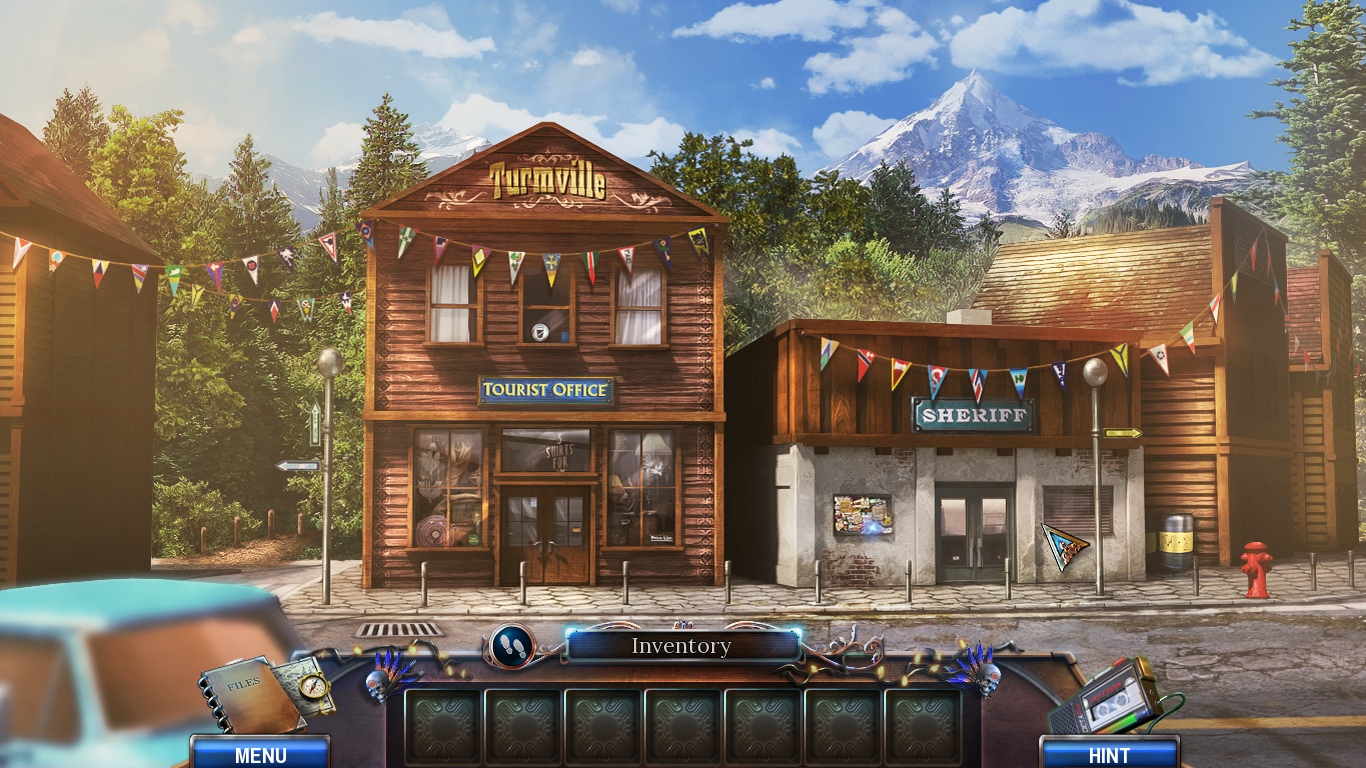Open the game Menu
Image resolution: width=1366 pixels, height=768 pixels.
click(x=260, y=754)
